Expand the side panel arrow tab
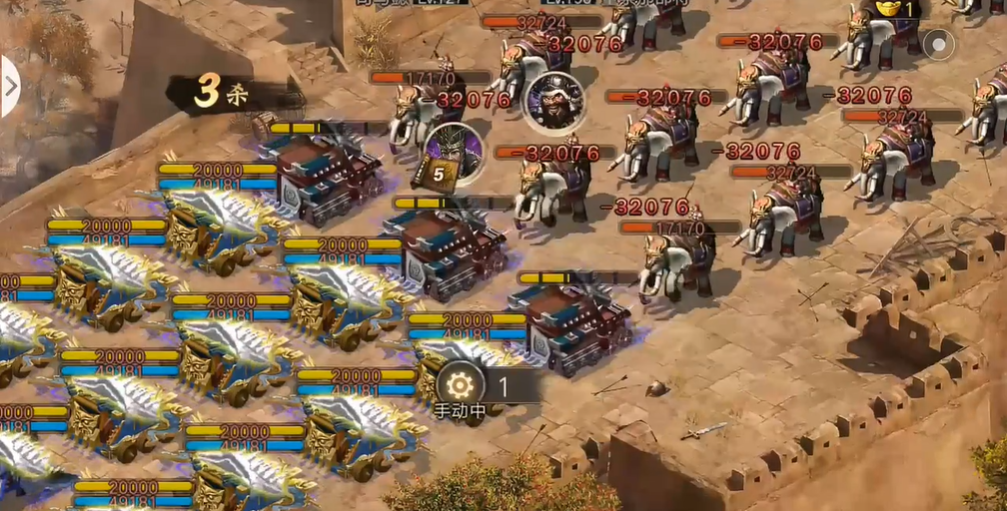 coord(10,86)
